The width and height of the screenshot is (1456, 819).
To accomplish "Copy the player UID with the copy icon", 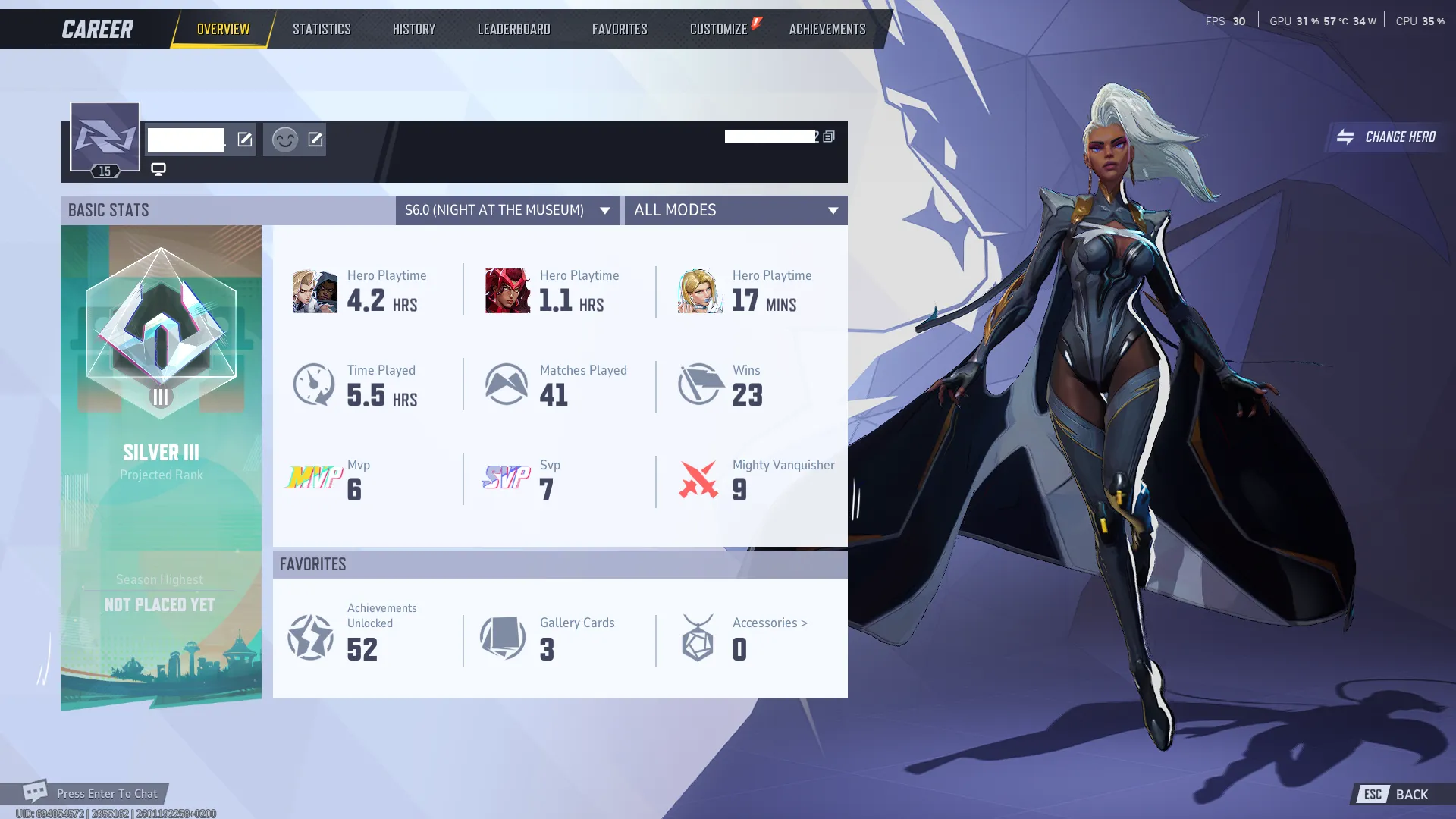I will coord(827,136).
